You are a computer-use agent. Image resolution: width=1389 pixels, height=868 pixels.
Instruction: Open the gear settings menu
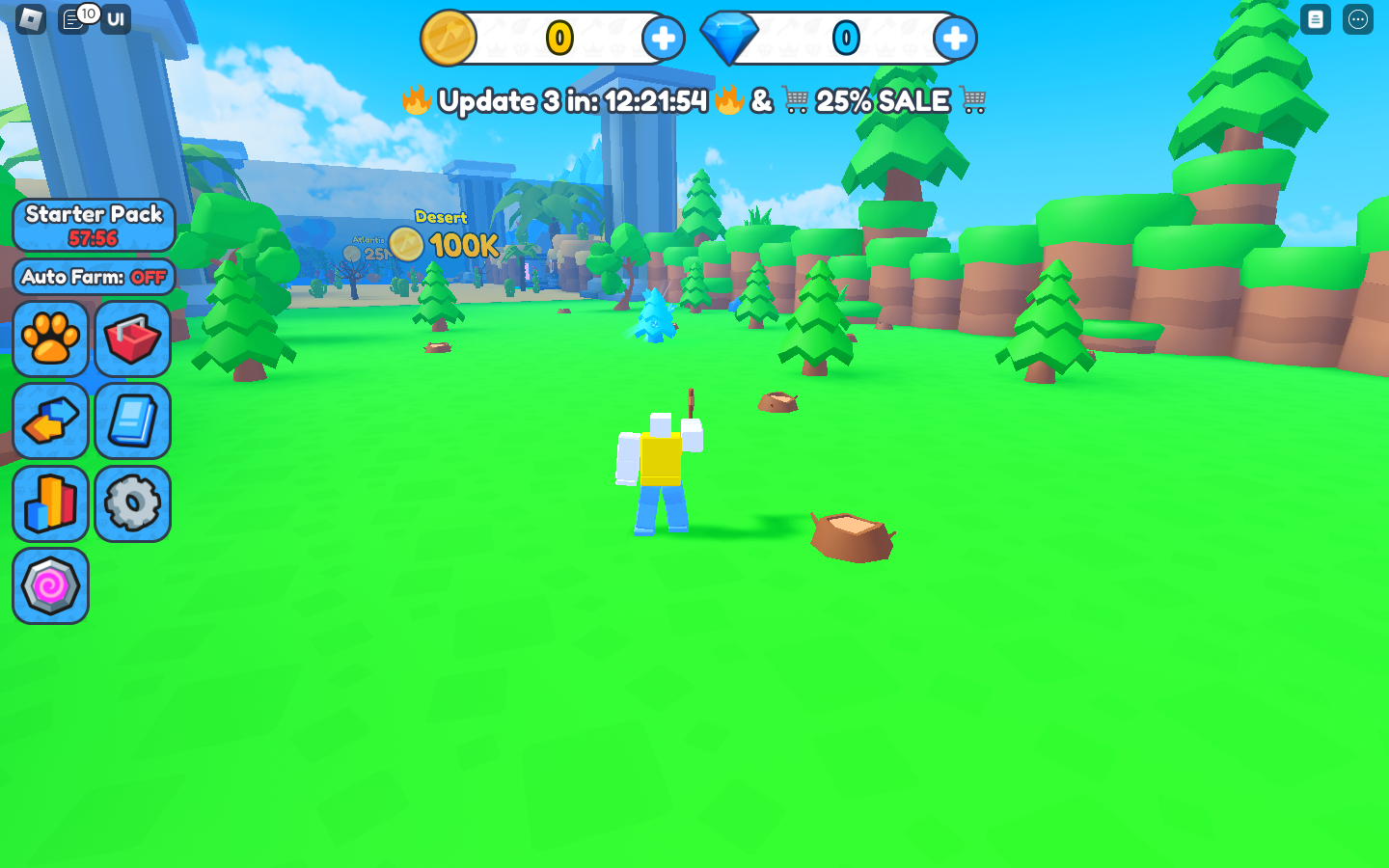pyautogui.click(x=133, y=503)
